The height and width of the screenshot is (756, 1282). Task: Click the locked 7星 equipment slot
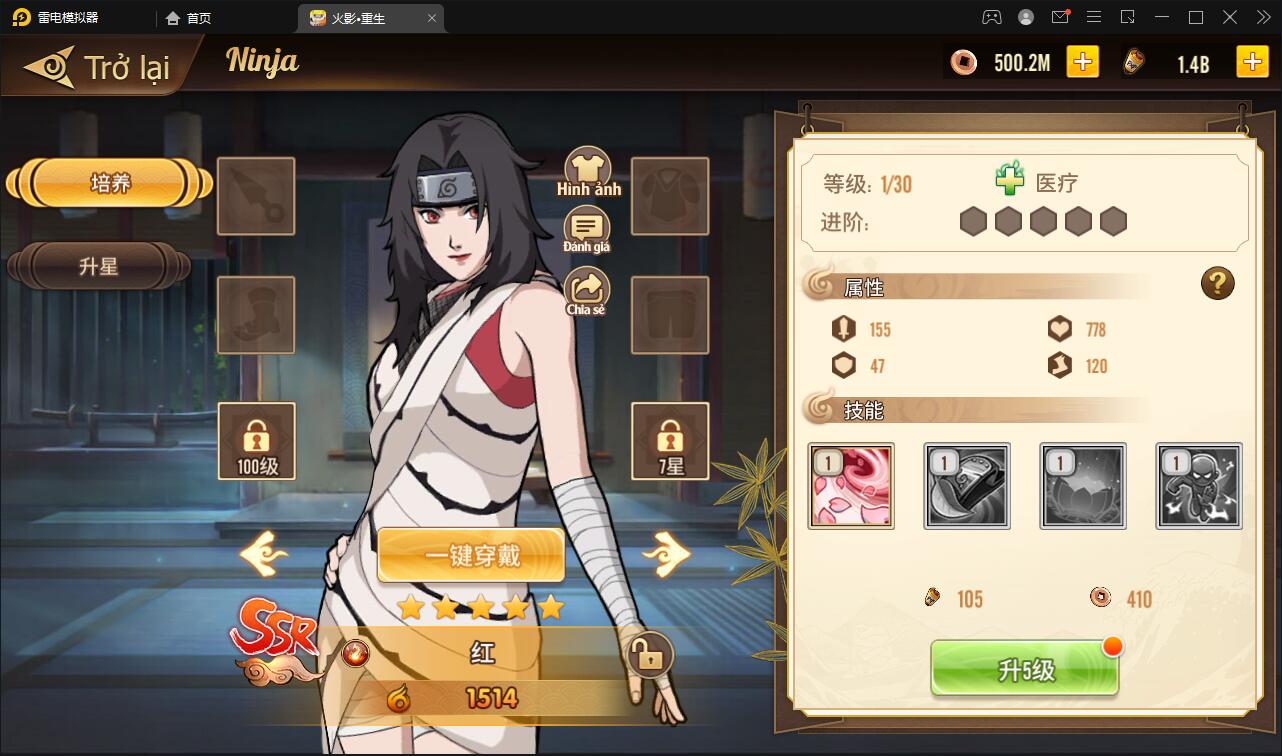[670, 441]
